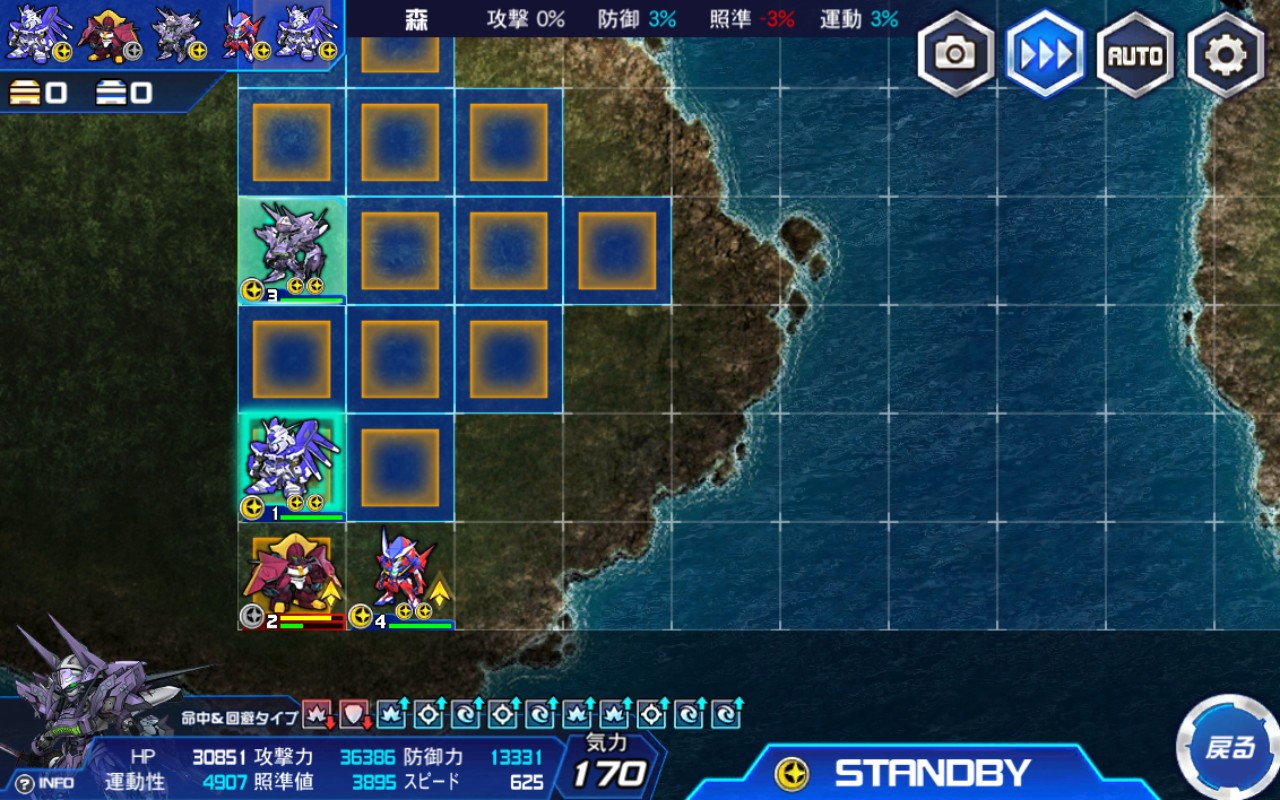The width and height of the screenshot is (1280, 800).
Task: Open the gear settings menu
Action: (x=1225, y=55)
